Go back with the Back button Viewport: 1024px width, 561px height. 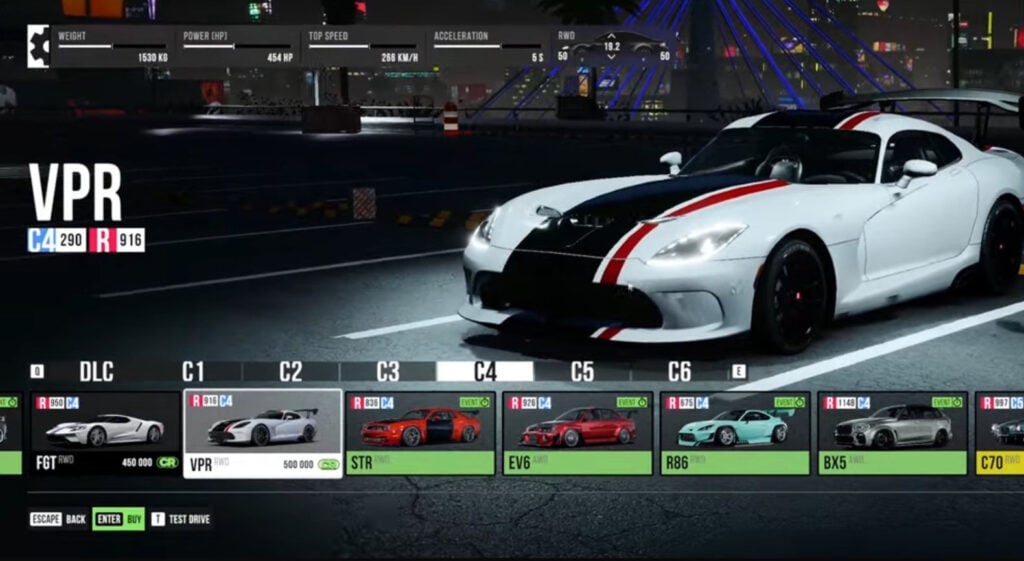coord(59,520)
